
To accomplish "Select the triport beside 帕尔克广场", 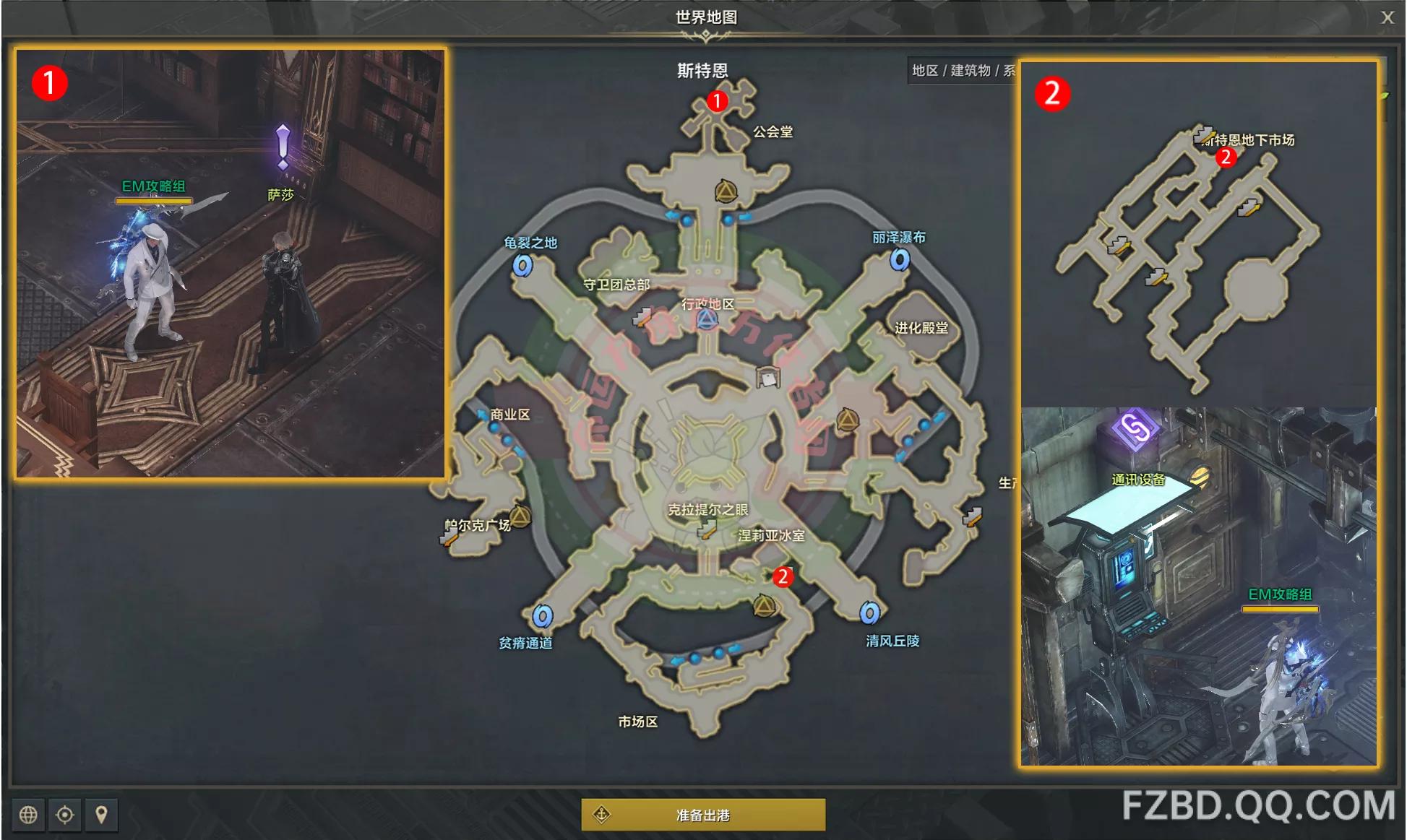I will 520,516.
